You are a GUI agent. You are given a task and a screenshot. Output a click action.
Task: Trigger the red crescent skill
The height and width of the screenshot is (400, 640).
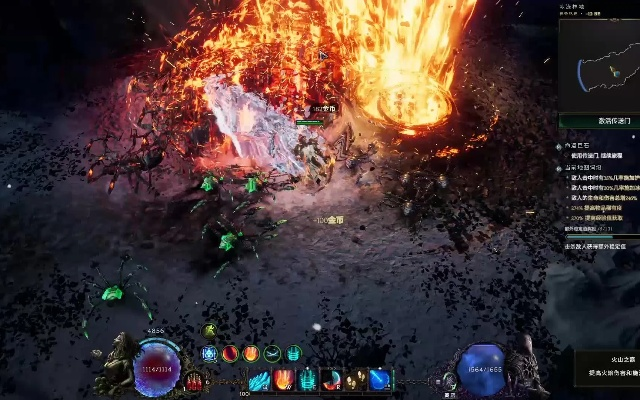[x=332, y=380]
